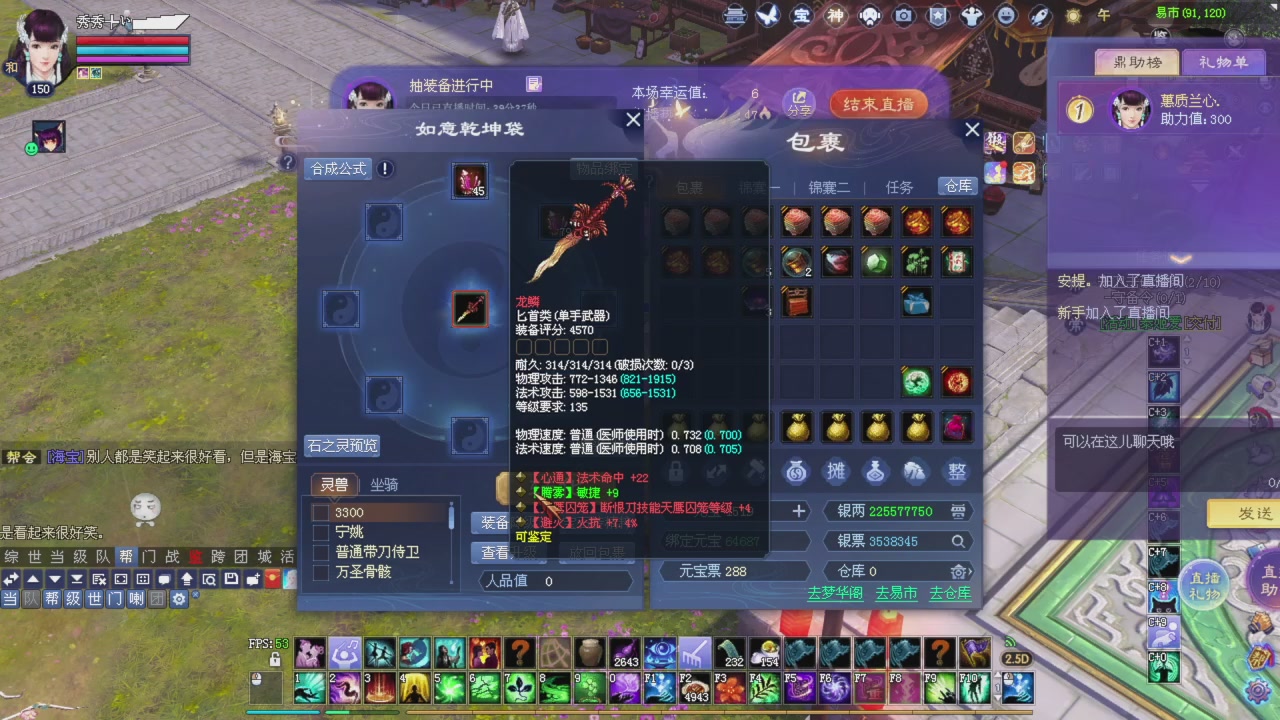
Task: Select the 神 (deity) icon in the top toolbar
Action: (835, 16)
